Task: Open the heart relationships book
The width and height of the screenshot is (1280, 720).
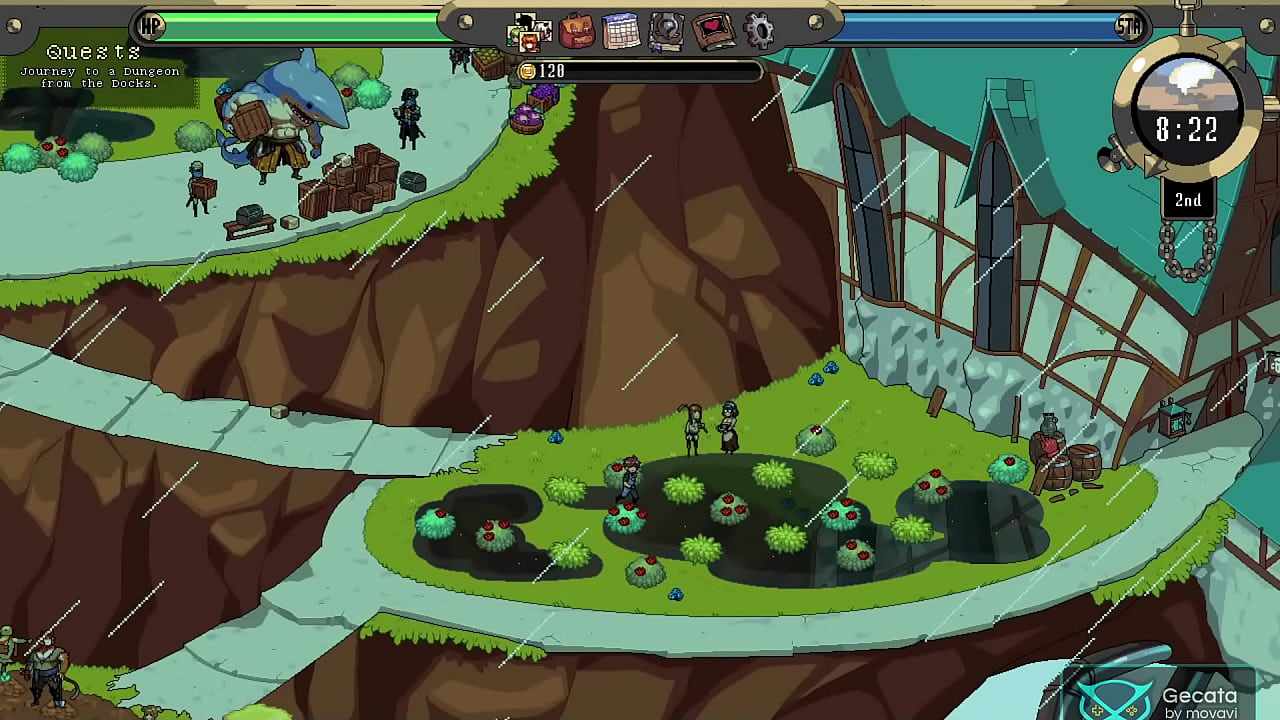Action: tap(713, 32)
